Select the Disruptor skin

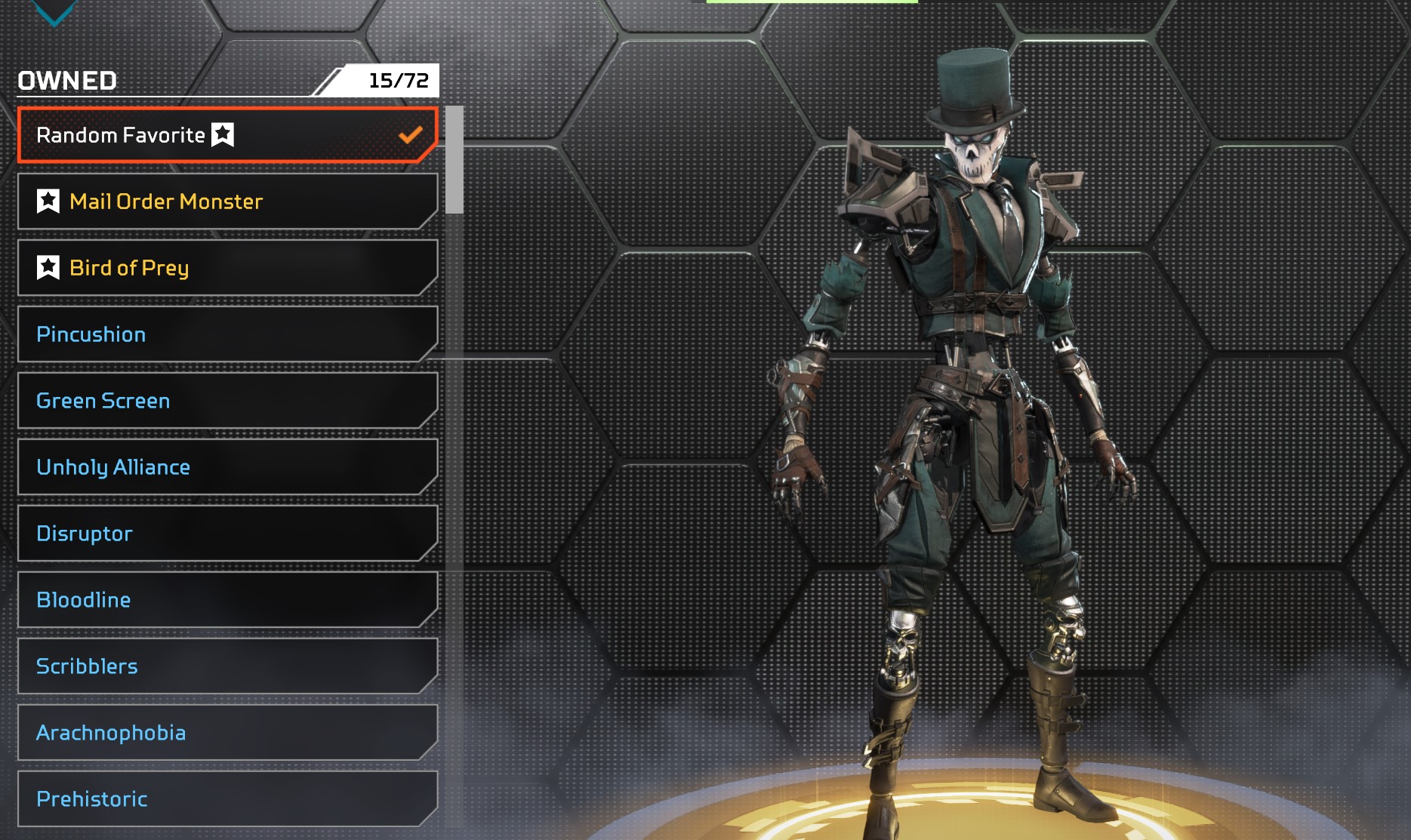click(226, 534)
